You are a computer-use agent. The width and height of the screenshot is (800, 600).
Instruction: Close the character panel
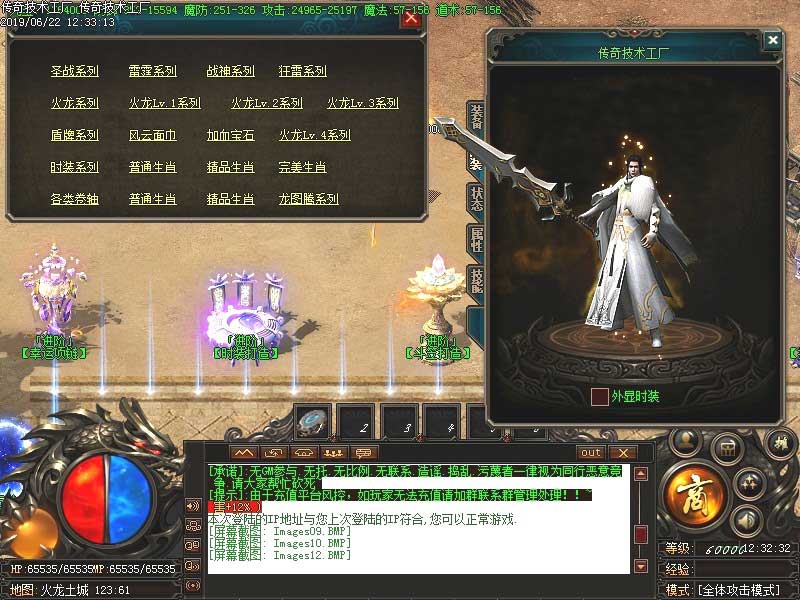point(772,41)
